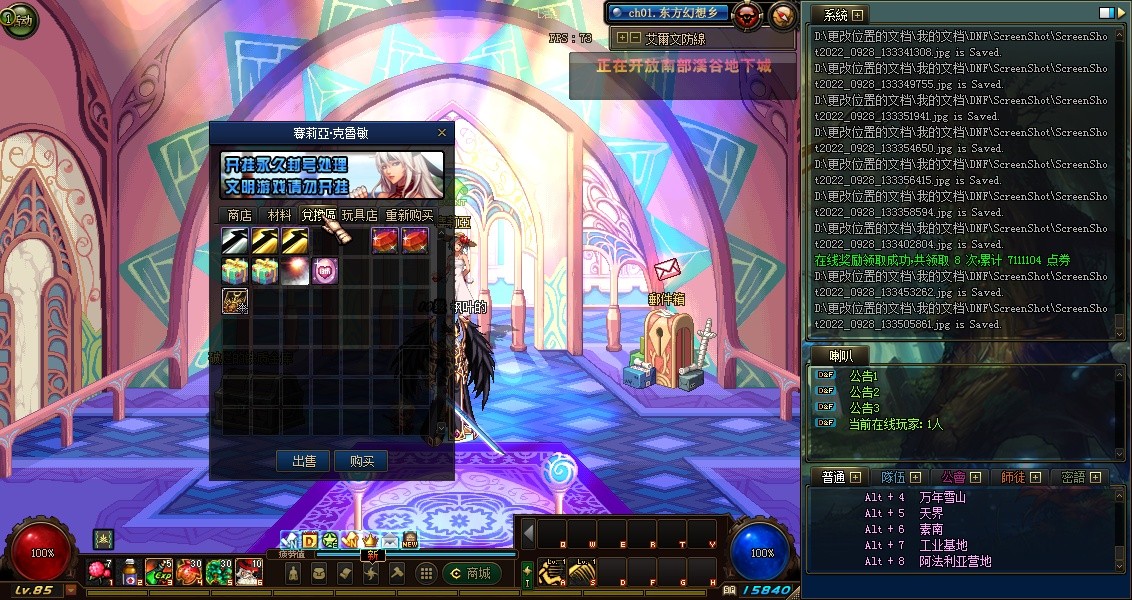Screen dimensions: 1132x600
Task: Open the 材料 materials tab
Action: pyautogui.click(x=279, y=215)
